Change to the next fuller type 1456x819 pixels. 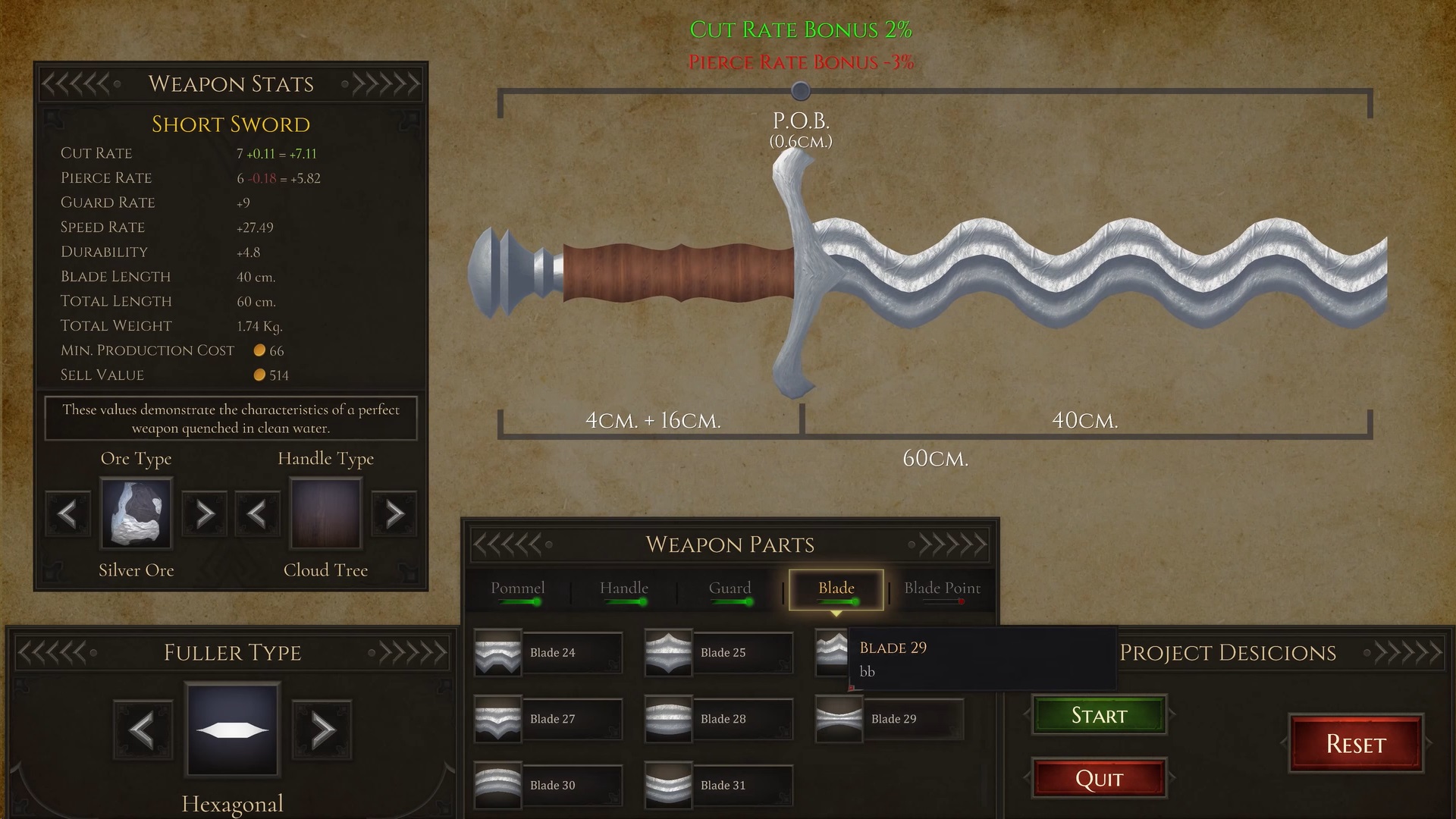point(322,730)
